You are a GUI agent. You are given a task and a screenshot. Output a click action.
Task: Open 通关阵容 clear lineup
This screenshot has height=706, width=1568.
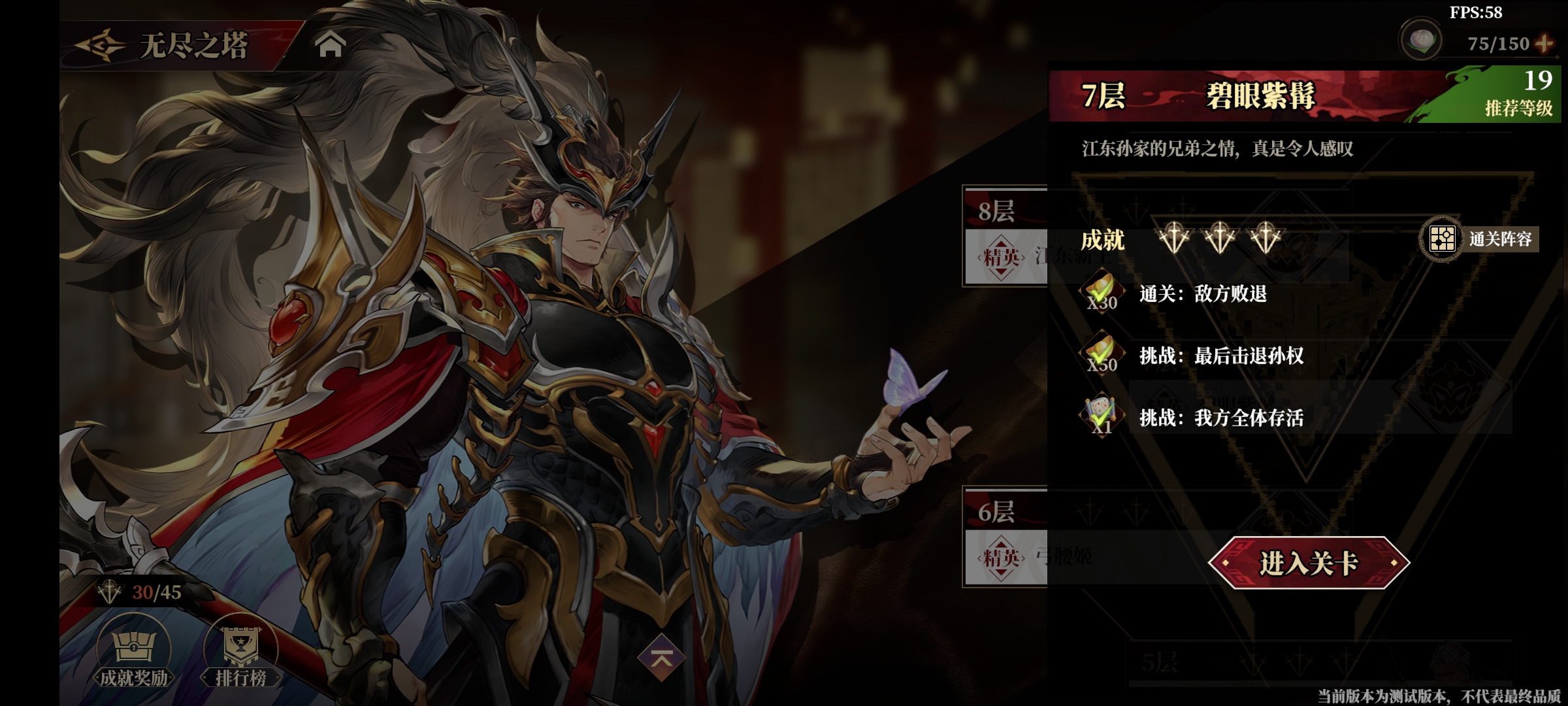pos(1479,239)
